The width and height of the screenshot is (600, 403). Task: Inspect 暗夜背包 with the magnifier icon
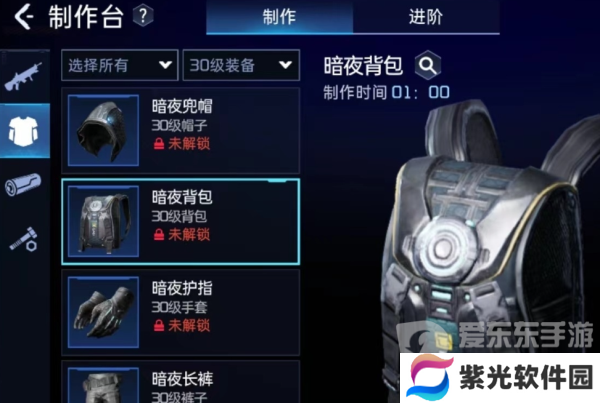coord(428,66)
